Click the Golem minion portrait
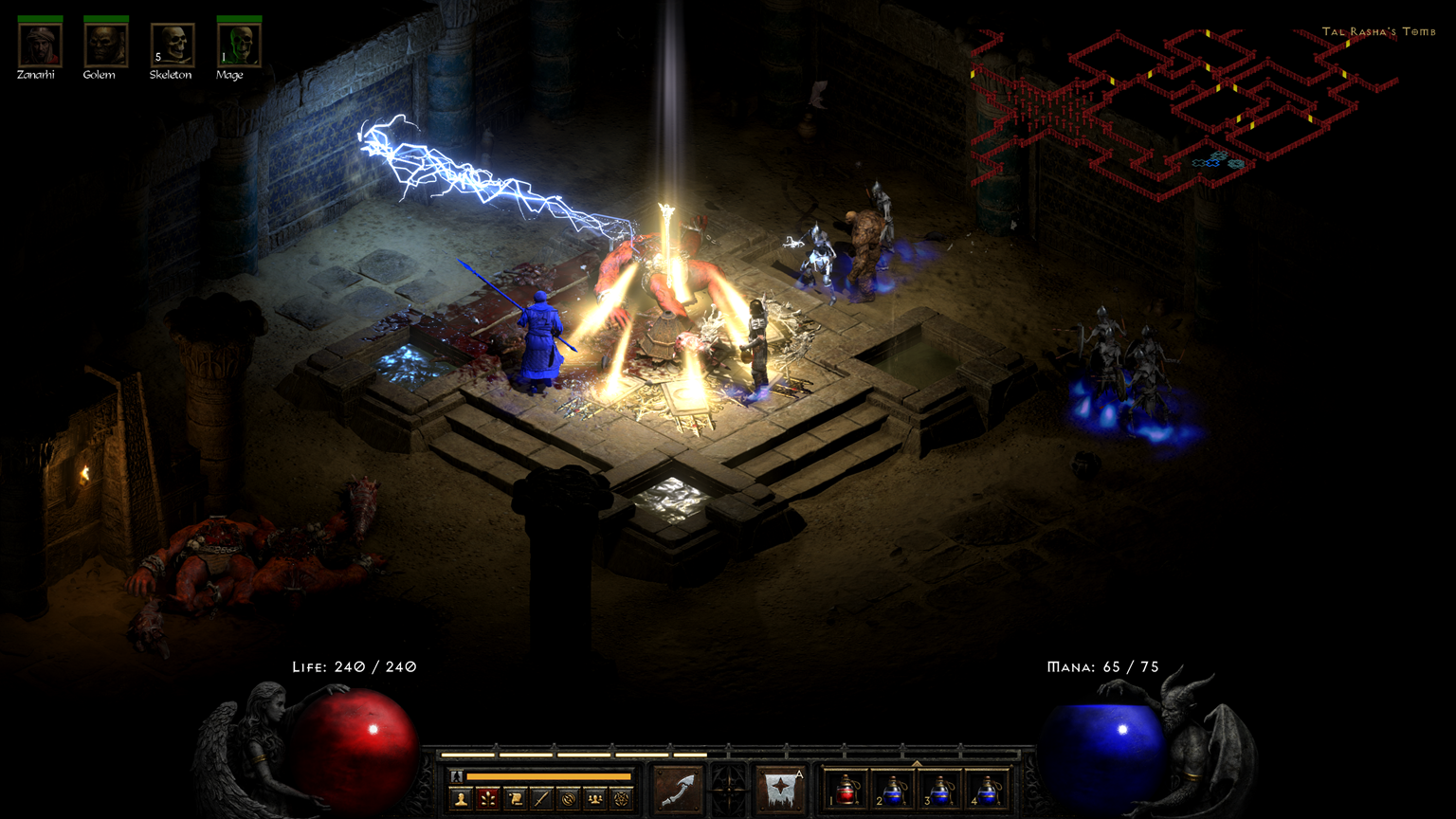 (105, 45)
